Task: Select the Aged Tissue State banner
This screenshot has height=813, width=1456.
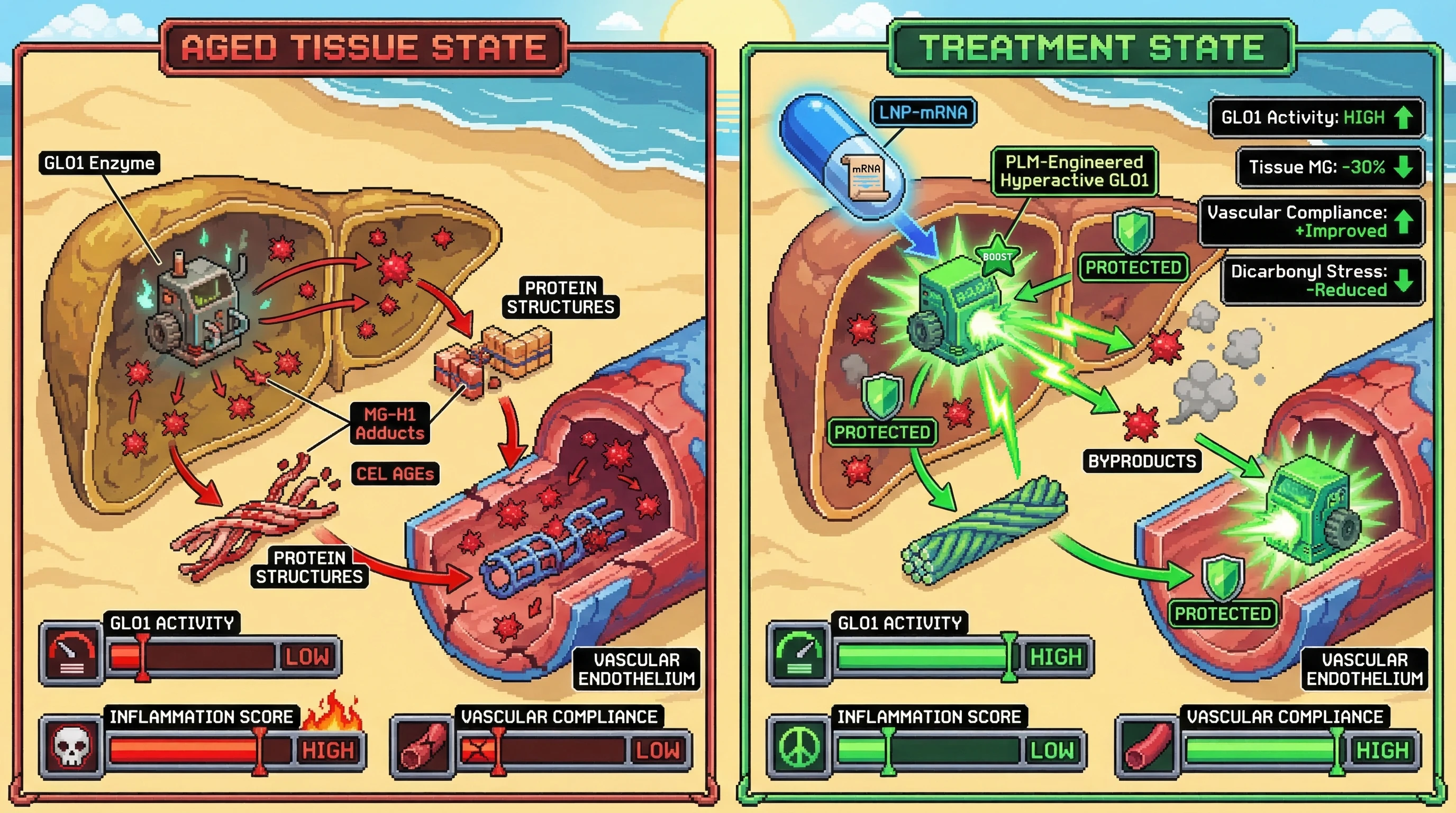Action: 364,48
